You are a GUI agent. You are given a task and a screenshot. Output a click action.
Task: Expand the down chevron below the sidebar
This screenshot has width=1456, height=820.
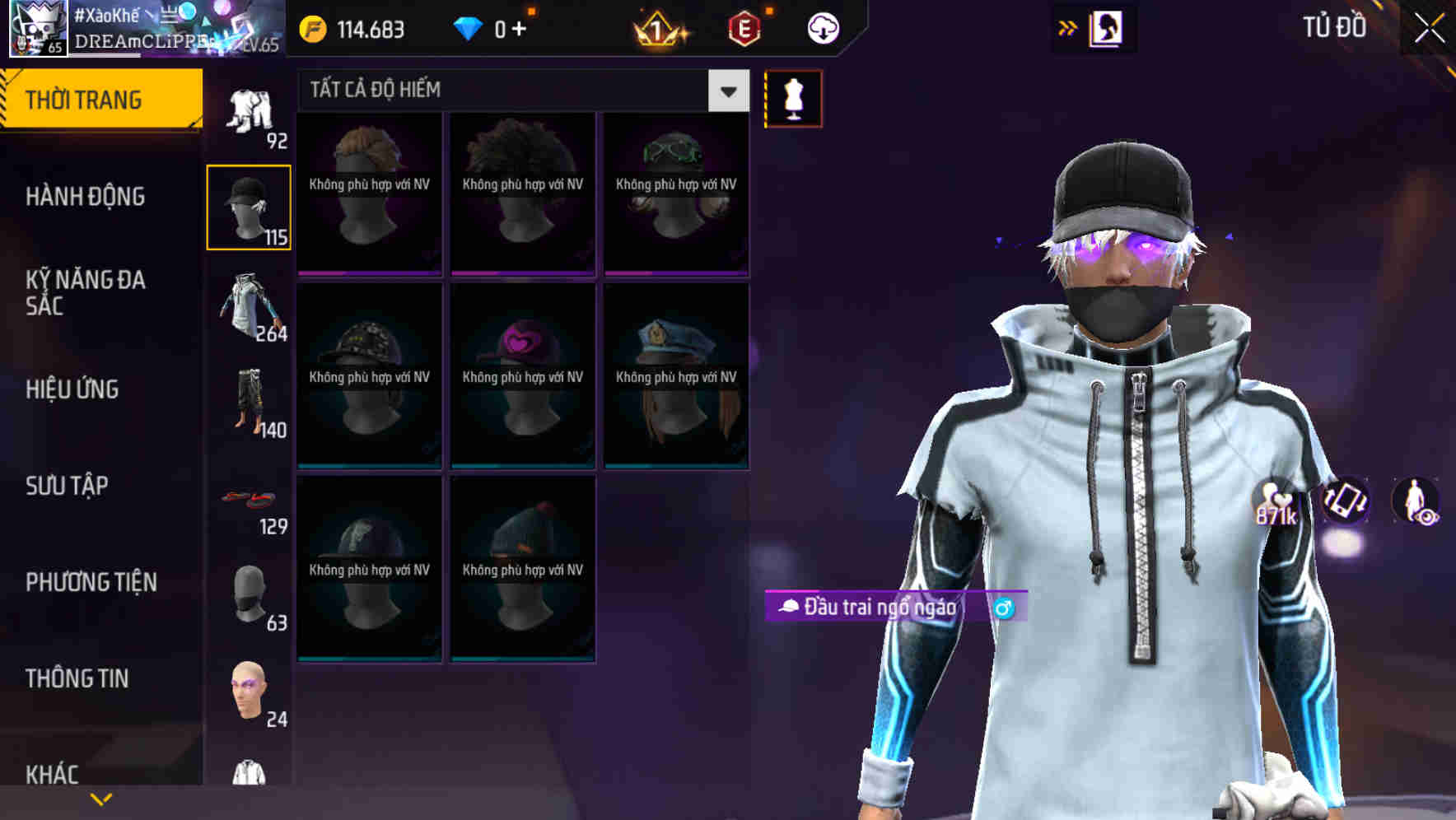tap(100, 799)
